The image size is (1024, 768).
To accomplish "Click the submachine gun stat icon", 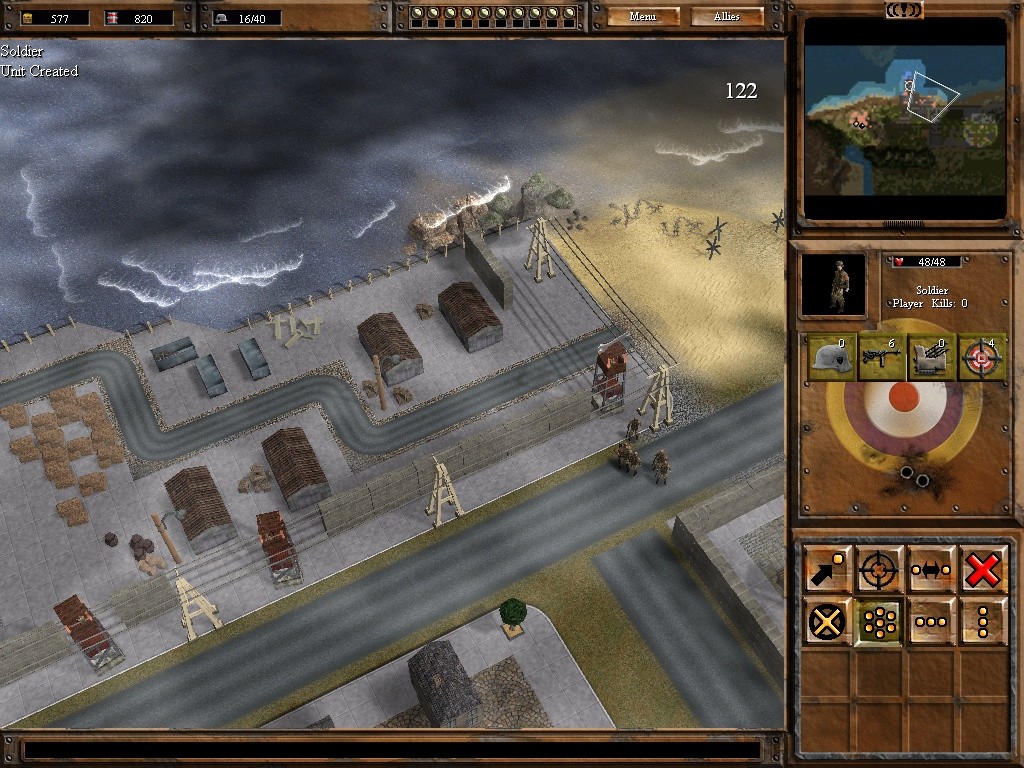I will tap(880, 358).
